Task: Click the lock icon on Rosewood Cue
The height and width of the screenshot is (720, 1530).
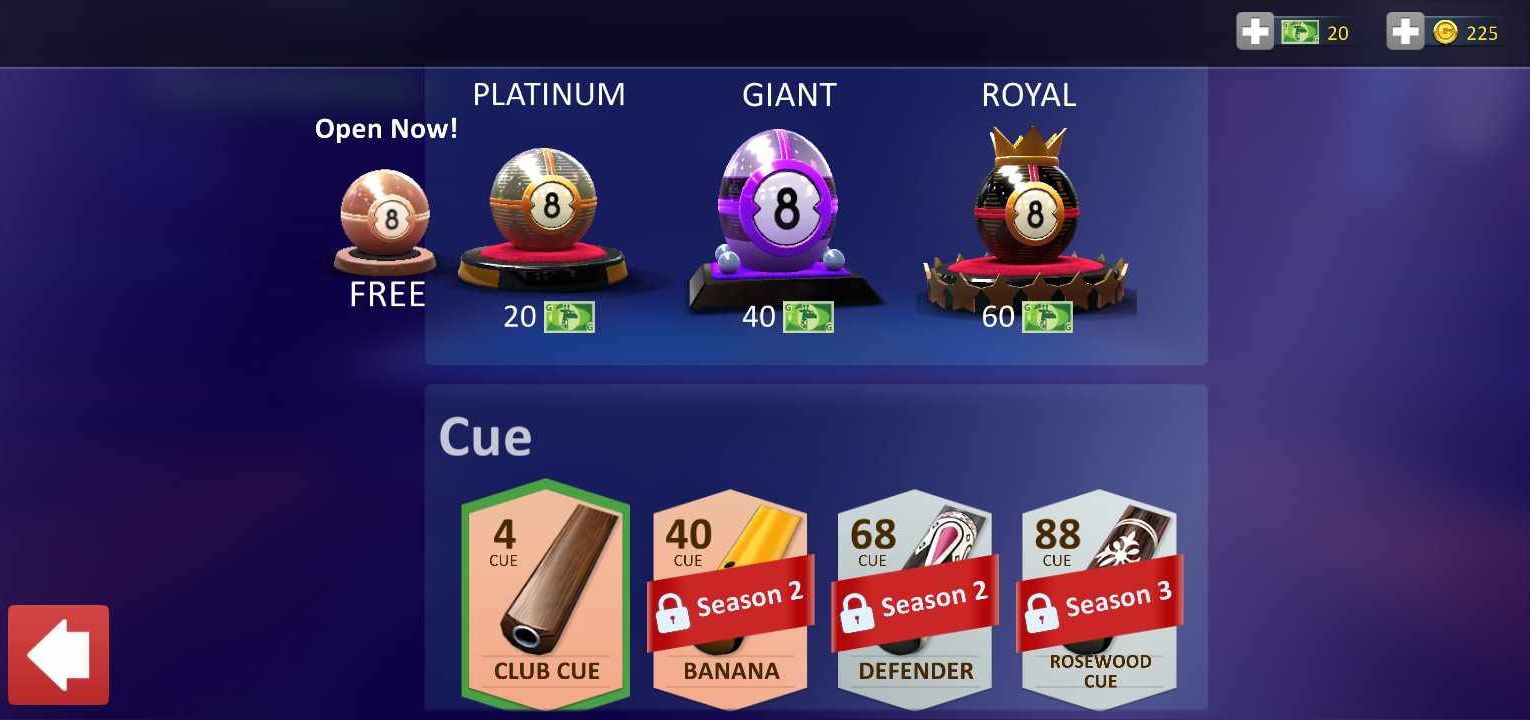Action: [x=1041, y=610]
